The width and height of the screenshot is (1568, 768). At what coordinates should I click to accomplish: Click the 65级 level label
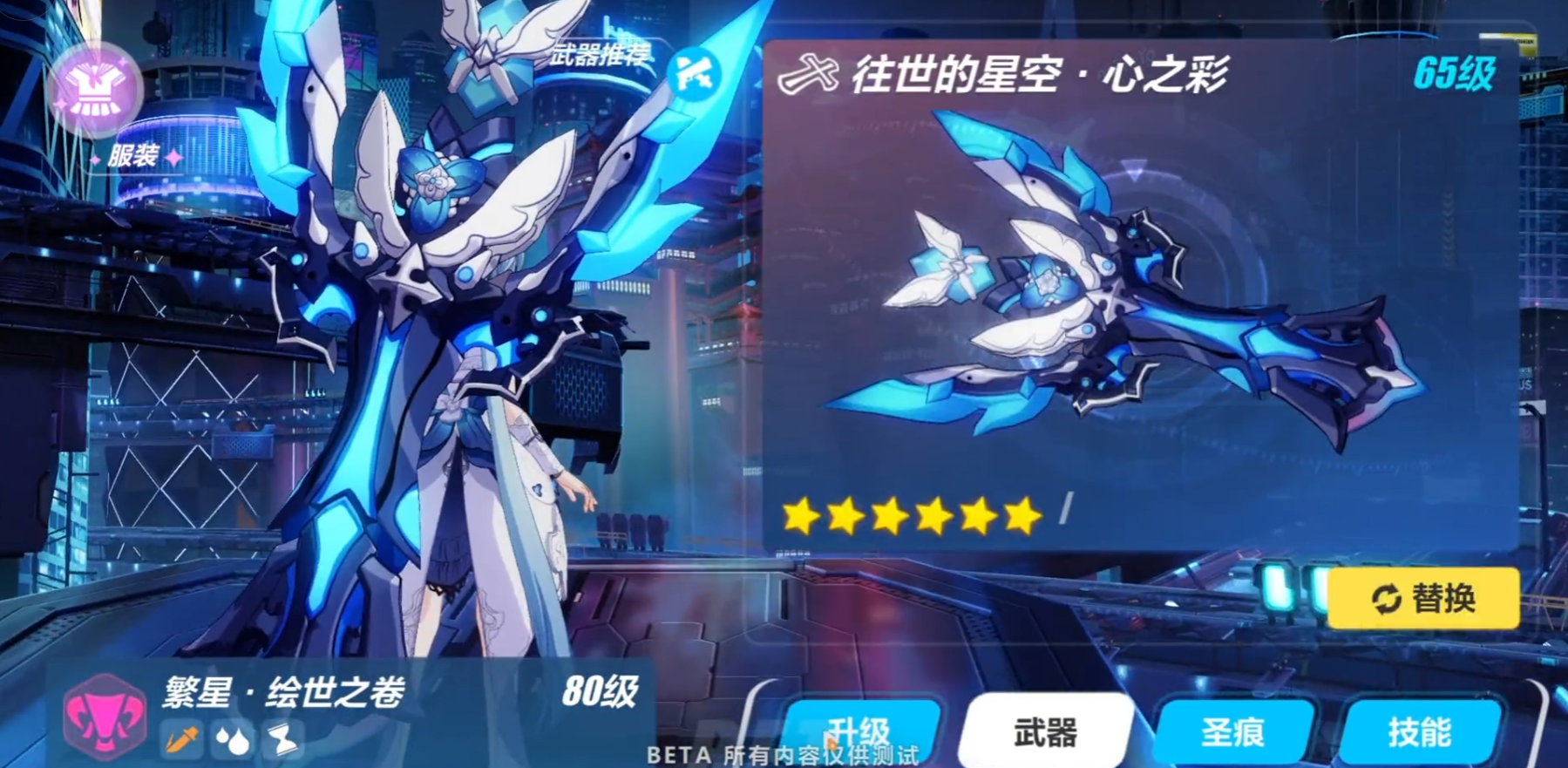pos(1457,76)
